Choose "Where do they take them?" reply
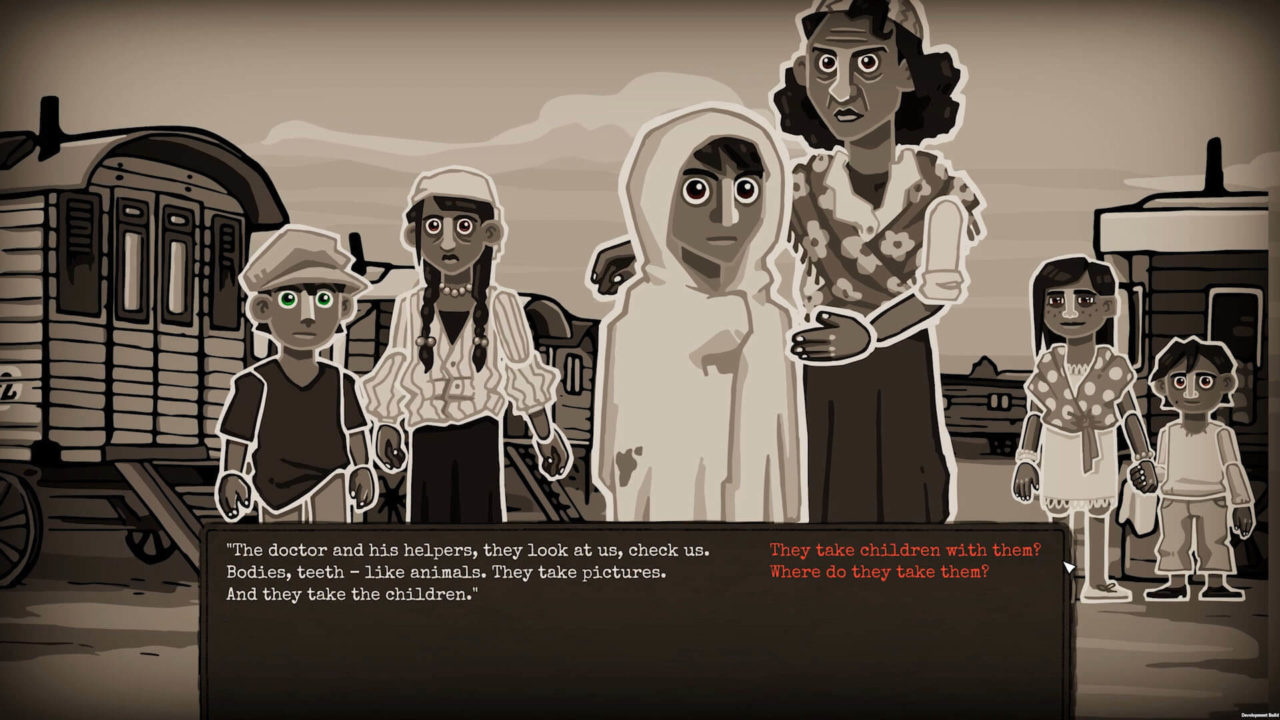 click(879, 572)
